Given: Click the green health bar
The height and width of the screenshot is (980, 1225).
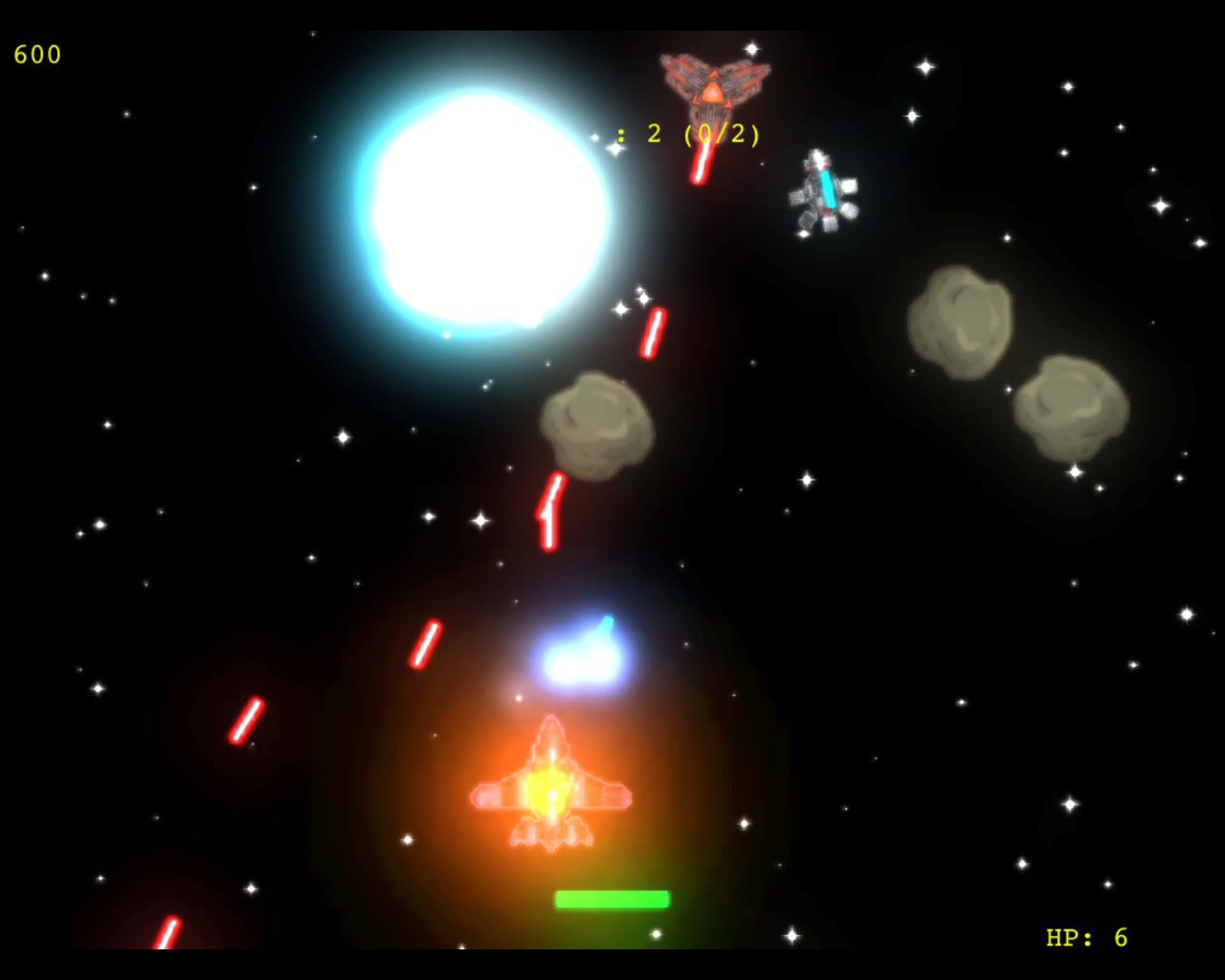Looking at the screenshot, I should (611, 898).
